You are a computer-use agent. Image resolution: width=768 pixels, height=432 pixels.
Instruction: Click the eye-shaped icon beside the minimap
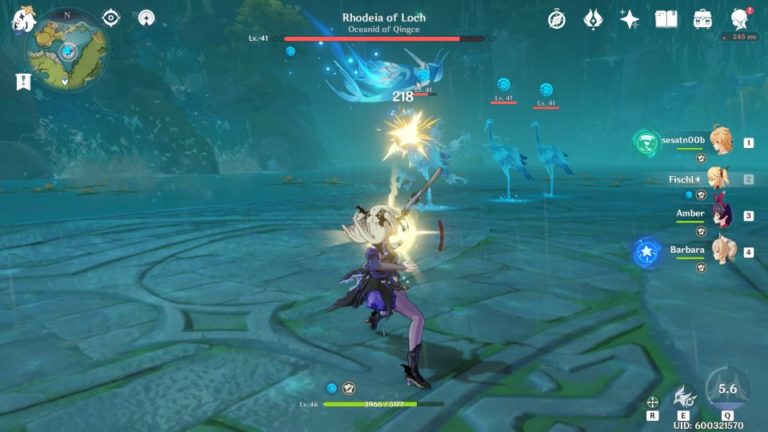(x=111, y=18)
